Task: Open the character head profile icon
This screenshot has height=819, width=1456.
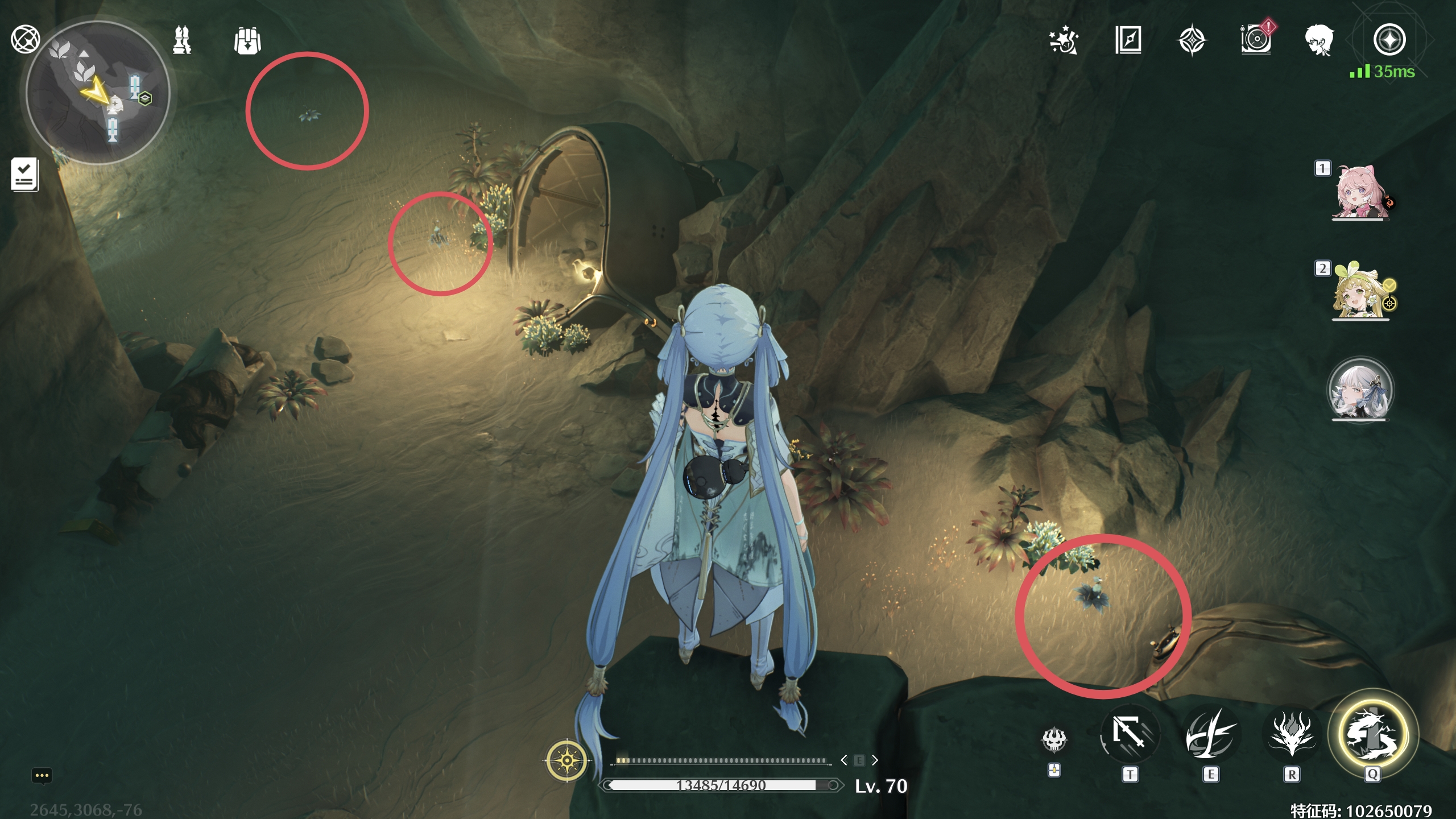Action: 1319,41
